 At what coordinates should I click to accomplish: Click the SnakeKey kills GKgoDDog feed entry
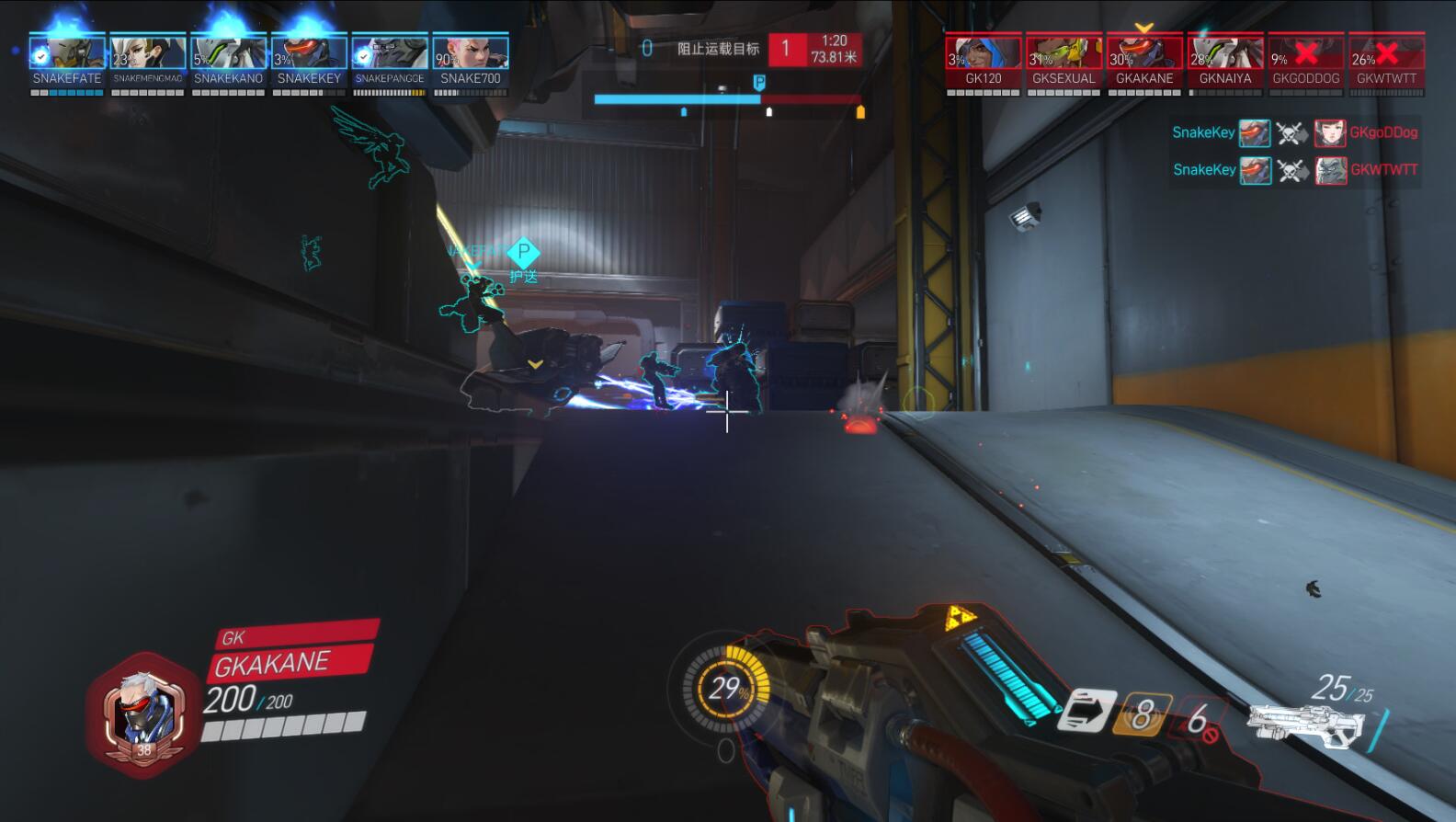(x=1294, y=132)
